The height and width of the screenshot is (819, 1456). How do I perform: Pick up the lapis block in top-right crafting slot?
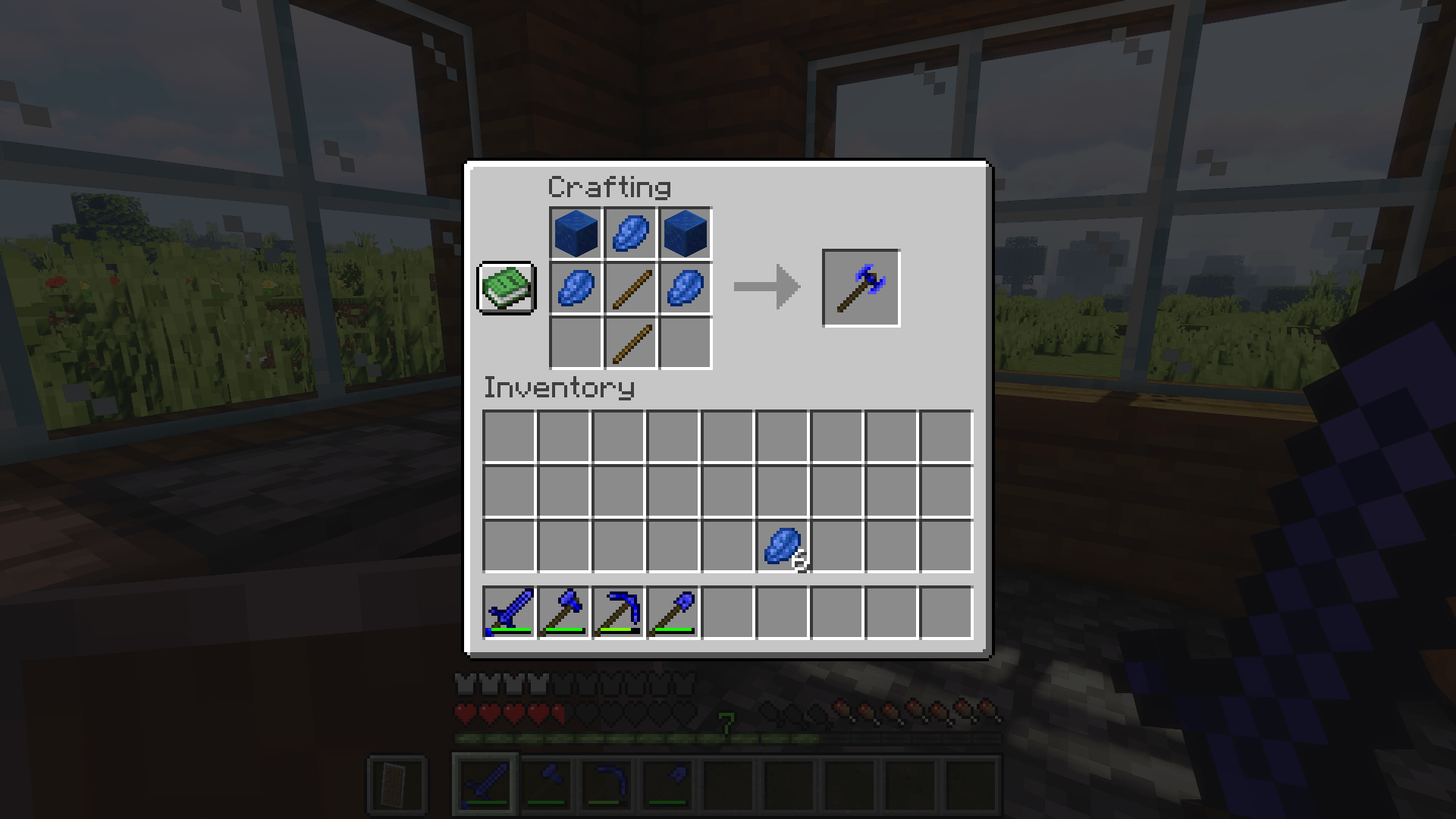pos(685,234)
